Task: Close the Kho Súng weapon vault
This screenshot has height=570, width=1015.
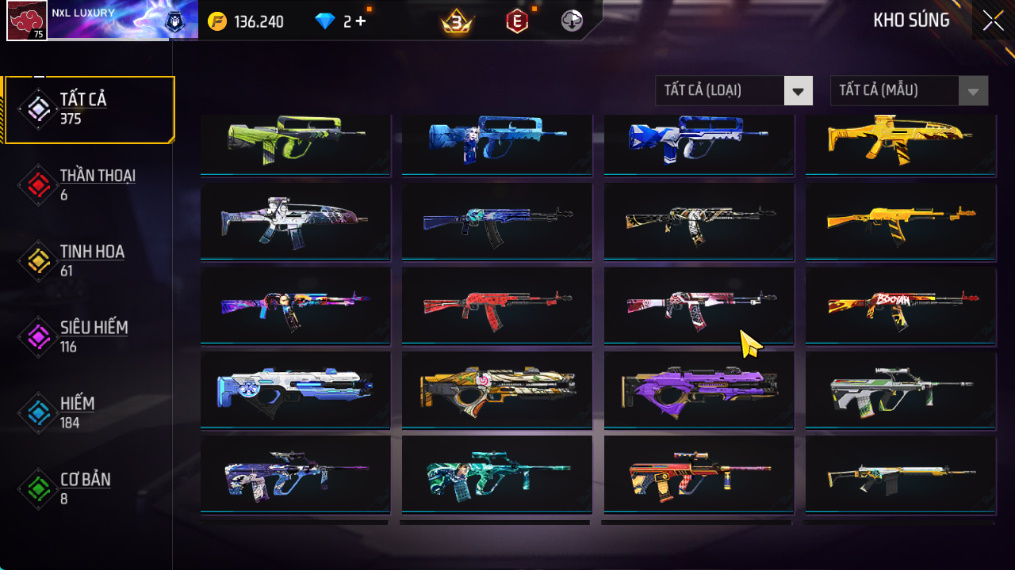Action: [992, 21]
